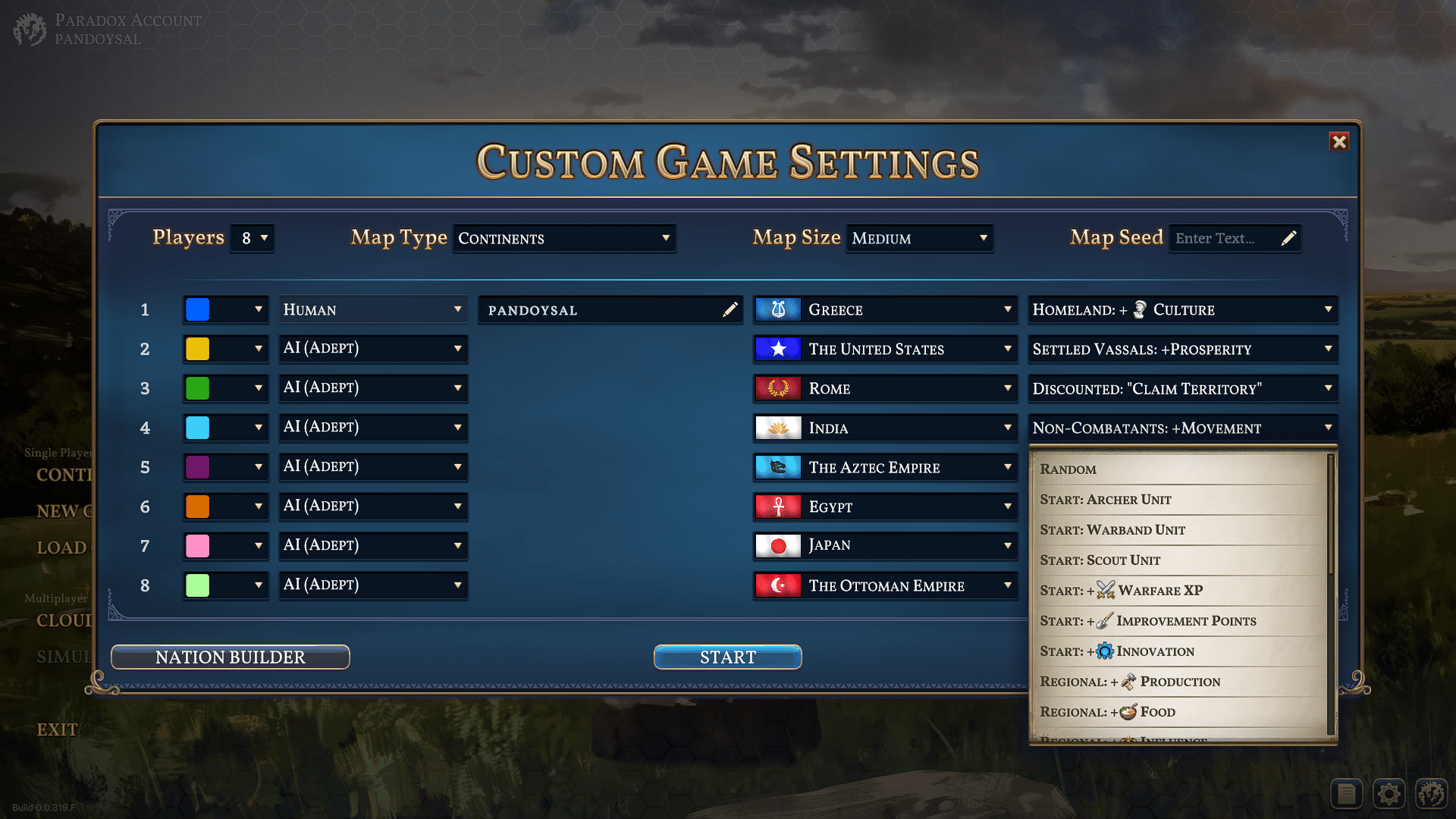Screen dimensions: 1456x819
Task: Click the patch notes document icon bottom right
Action: tap(1346, 793)
